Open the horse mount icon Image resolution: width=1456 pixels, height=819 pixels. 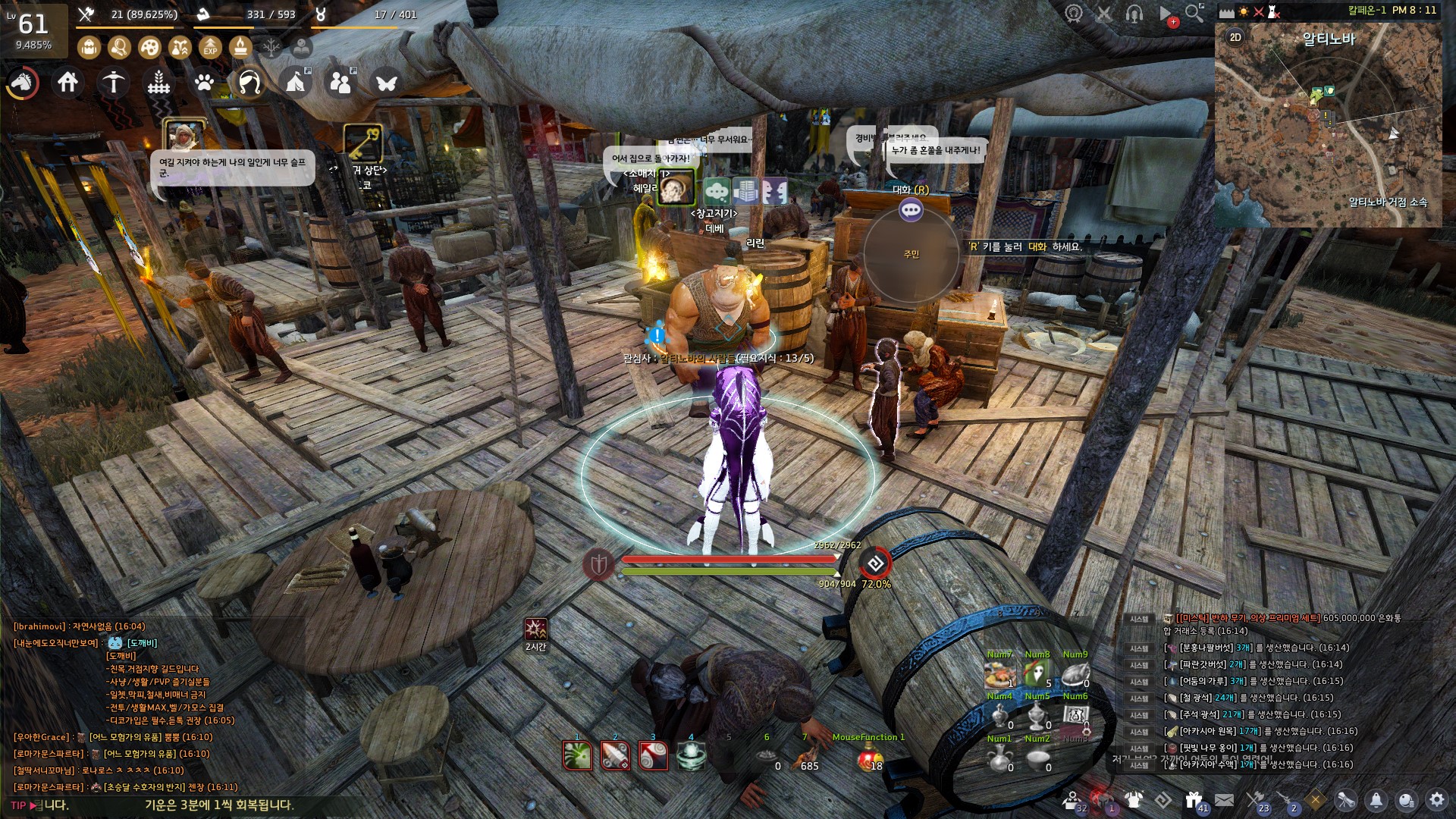(x=22, y=82)
